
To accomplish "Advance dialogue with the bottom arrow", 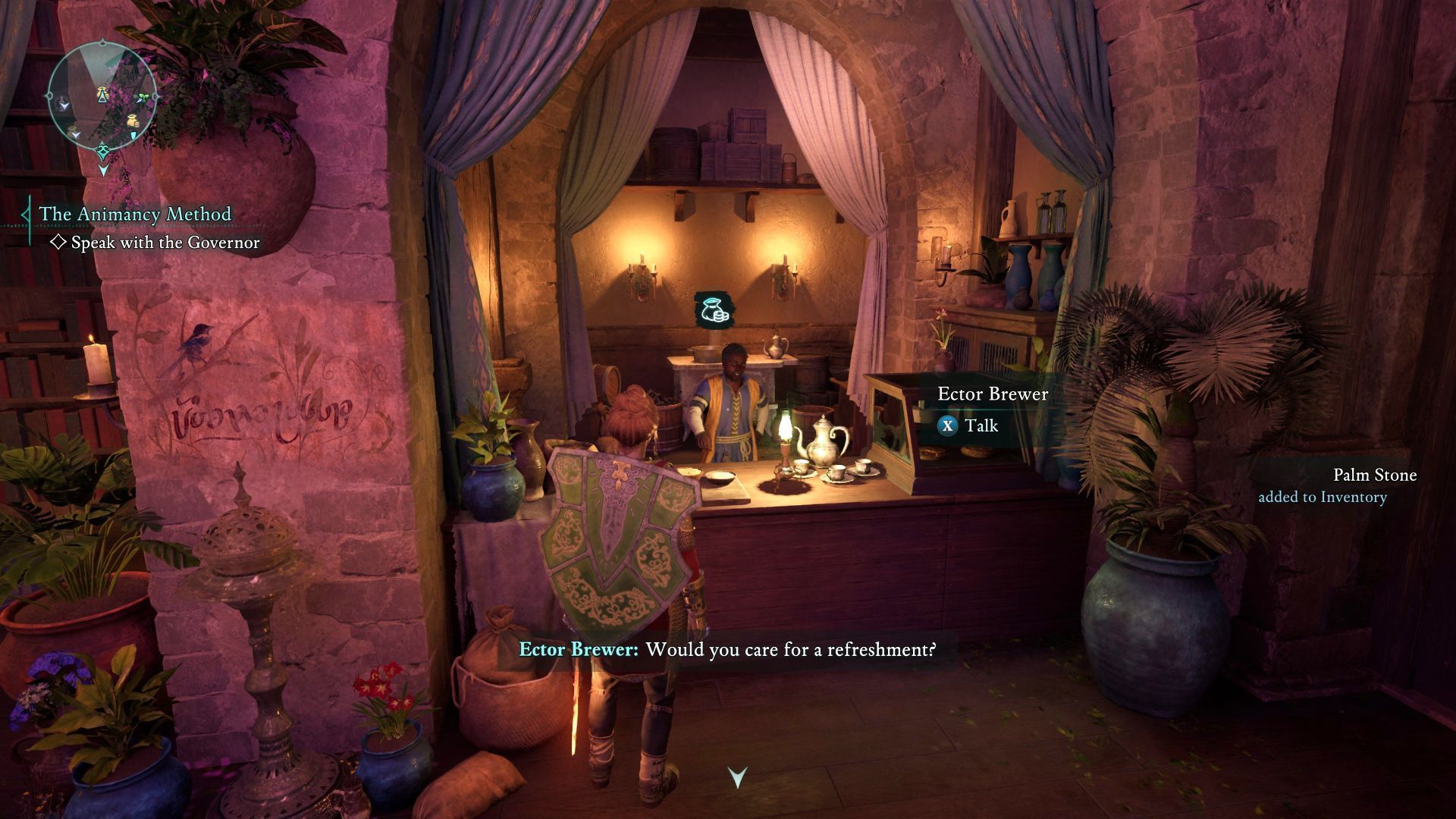I will [737, 777].
